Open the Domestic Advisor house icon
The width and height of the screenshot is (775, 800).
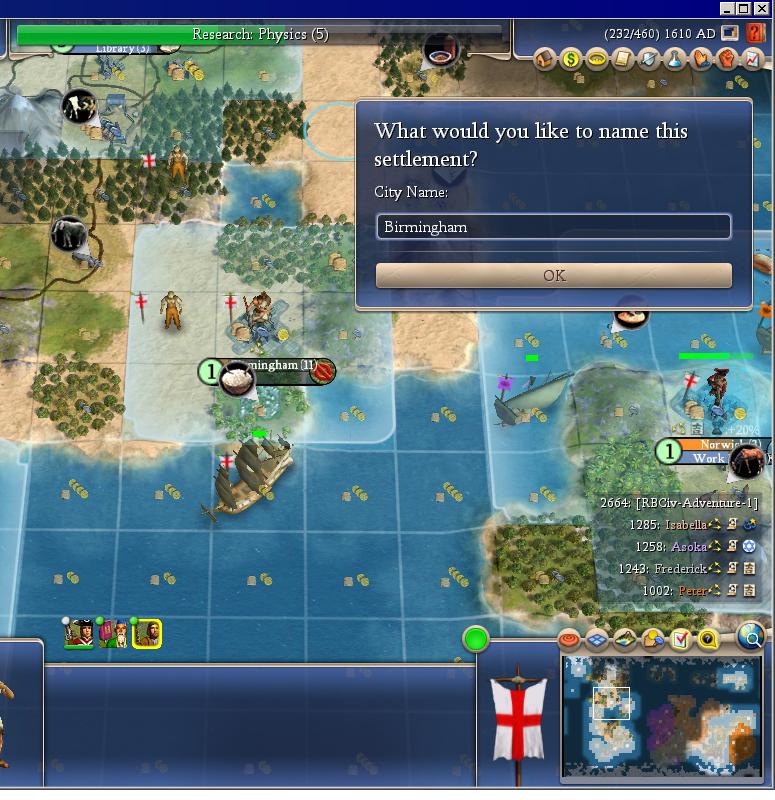coord(545,60)
